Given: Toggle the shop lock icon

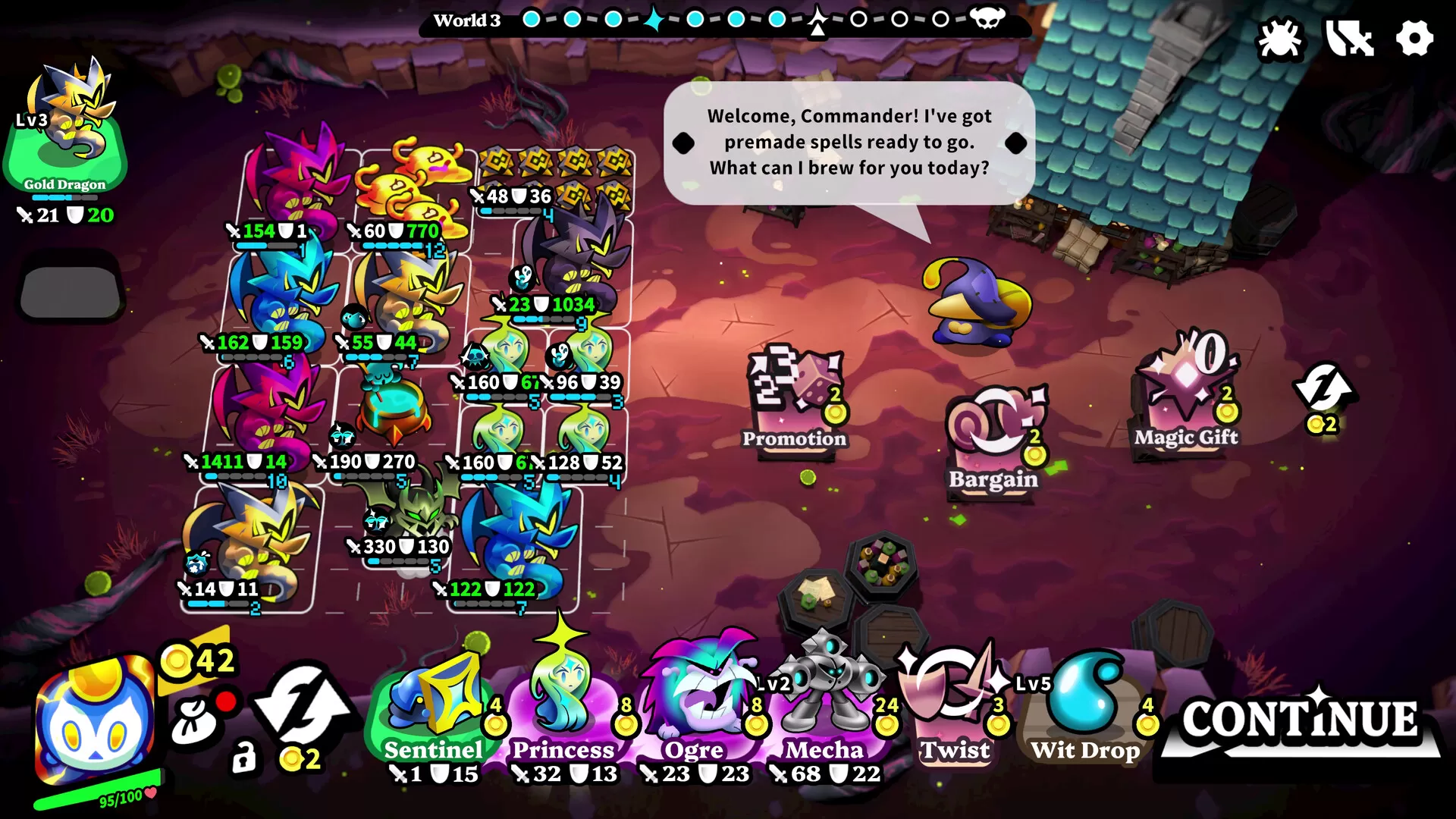Looking at the screenshot, I should pyautogui.click(x=243, y=758).
